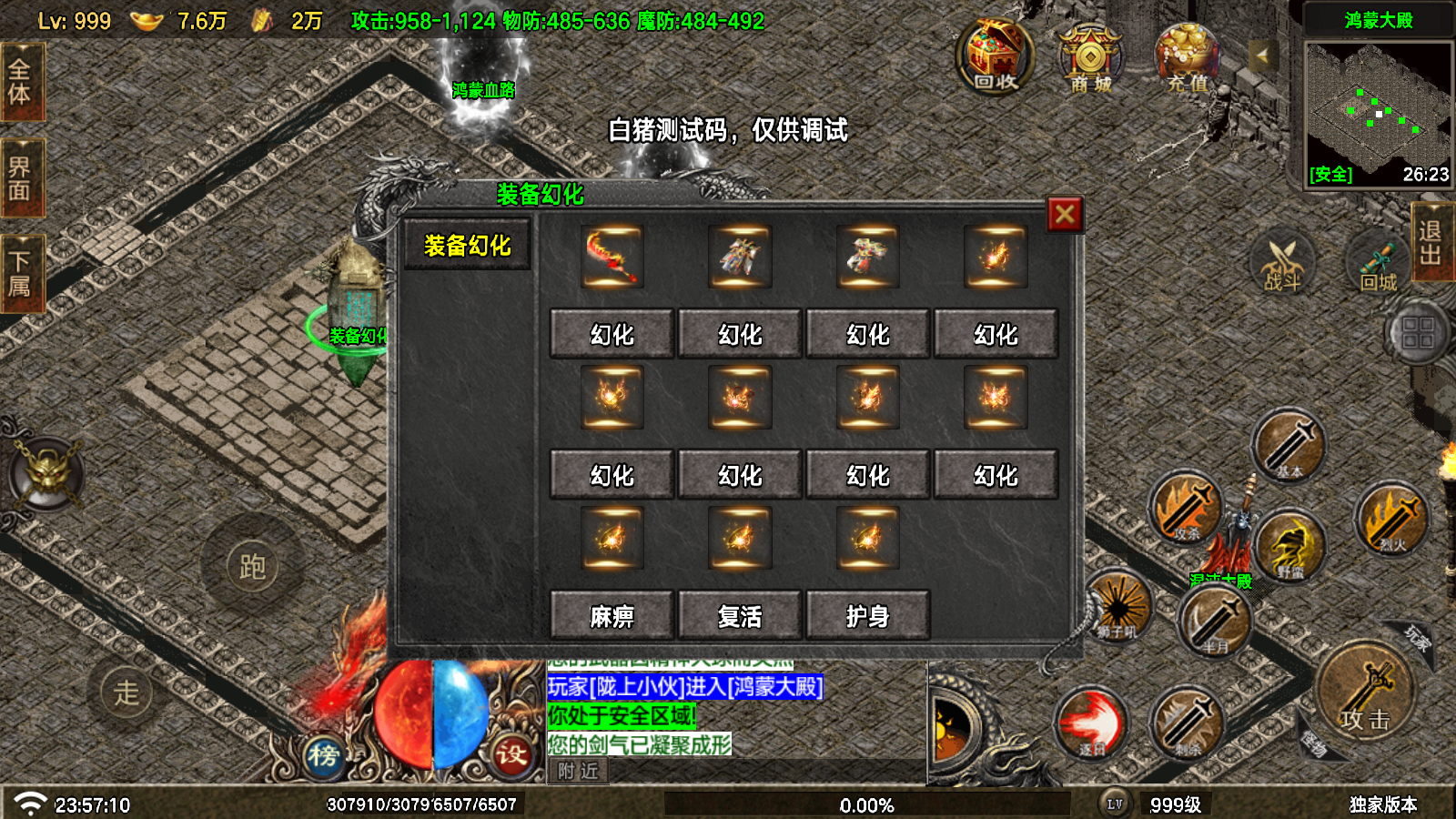1456x819 pixels.
Task: Click the 麻痹 button
Action: [x=612, y=616]
